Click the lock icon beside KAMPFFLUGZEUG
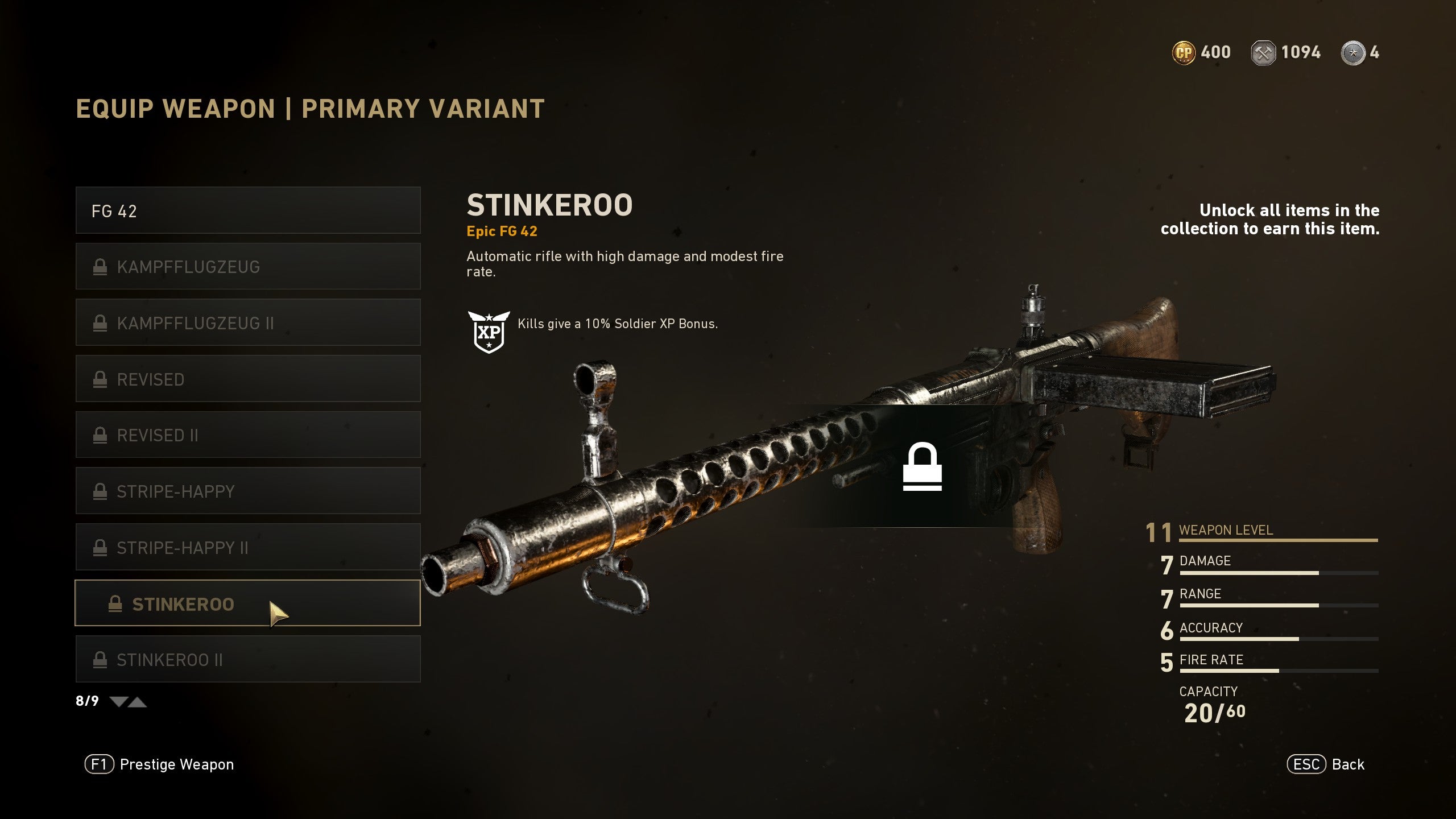Screen dimensions: 1456x819 (x=101, y=266)
